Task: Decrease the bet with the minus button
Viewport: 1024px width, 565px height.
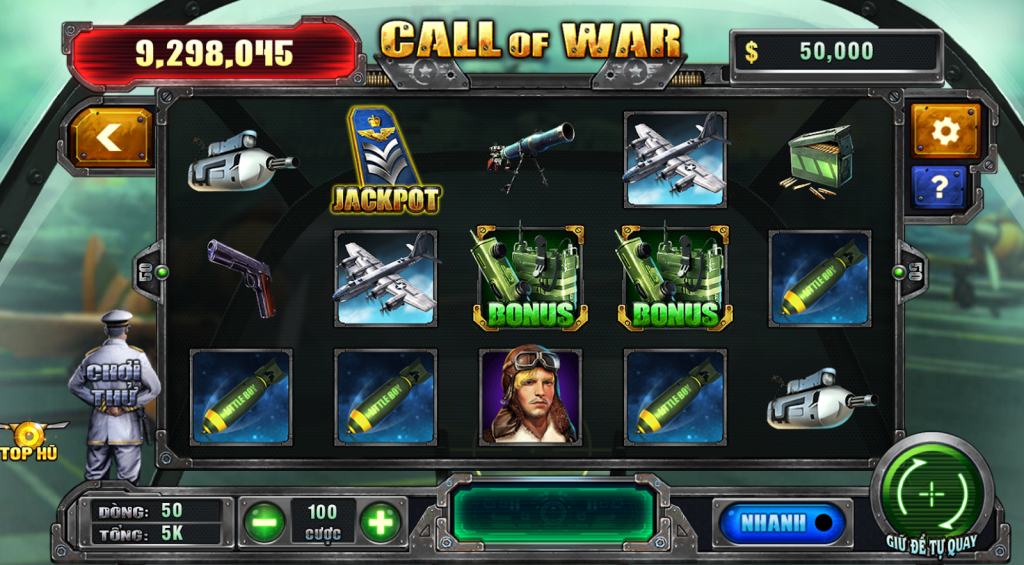Action: tap(264, 522)
